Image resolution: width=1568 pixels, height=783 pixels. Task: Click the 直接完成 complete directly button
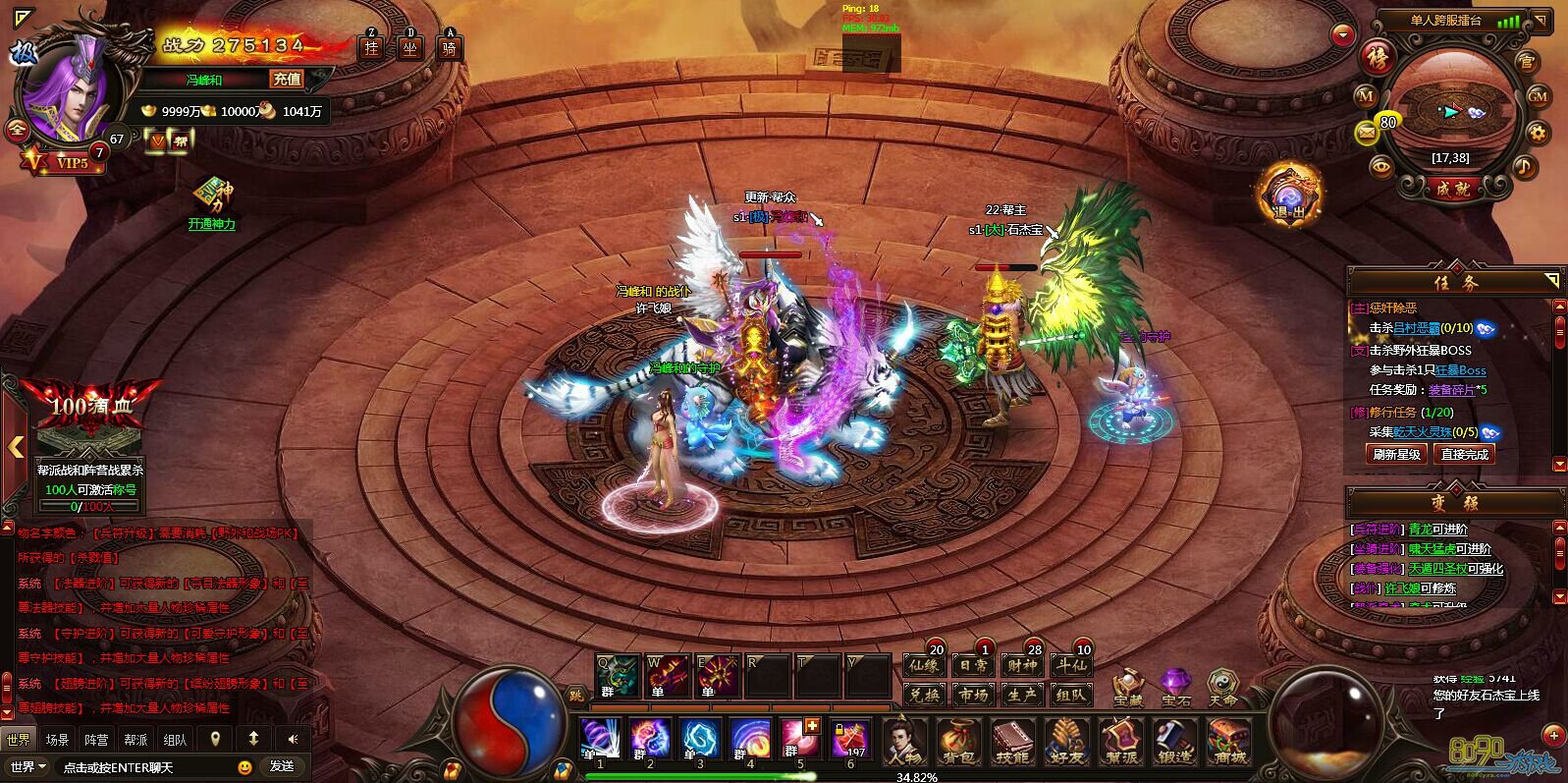[1464, 454]
